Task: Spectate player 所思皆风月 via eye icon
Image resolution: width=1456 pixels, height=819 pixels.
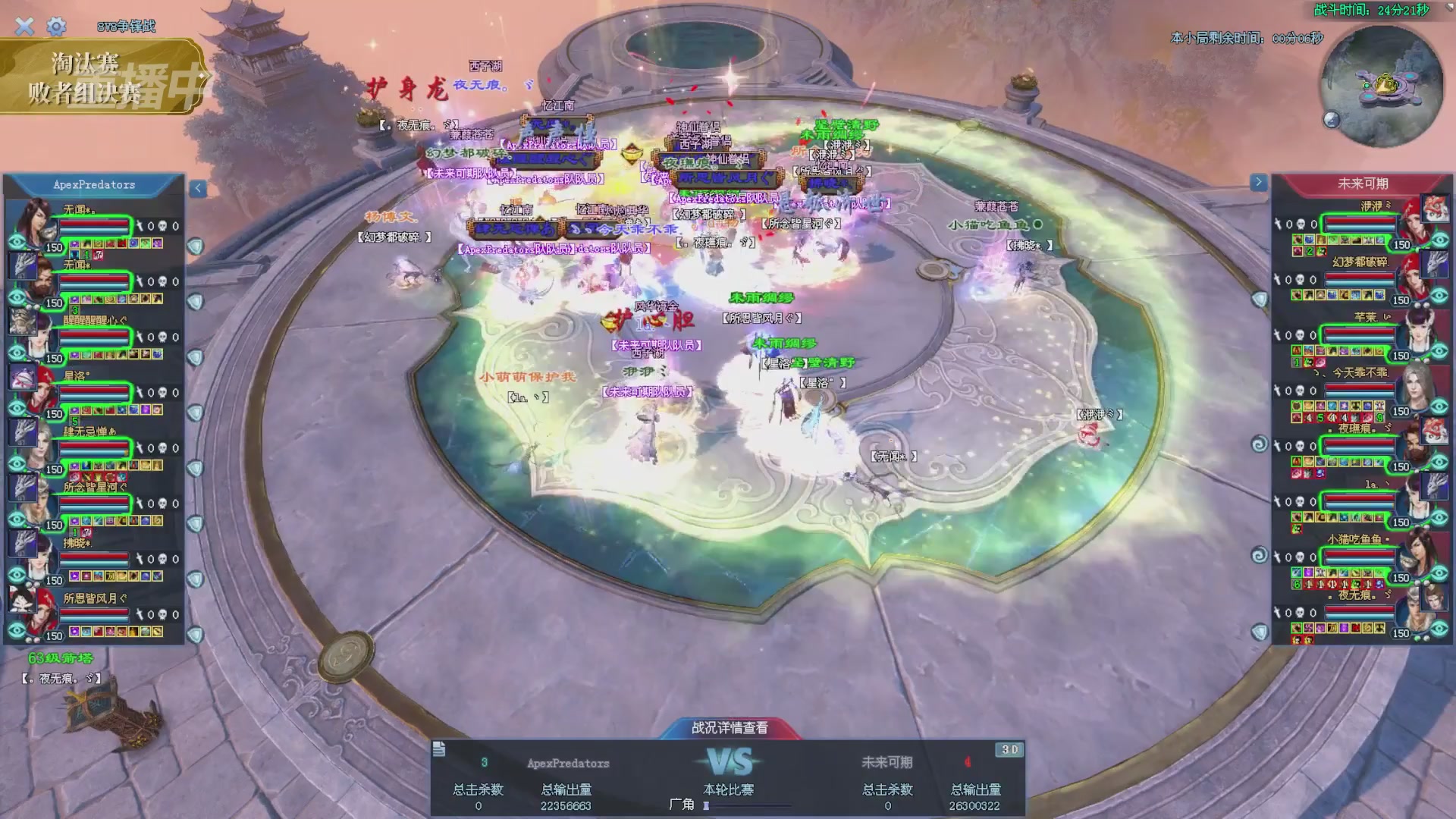Action: tap(17, 630)
